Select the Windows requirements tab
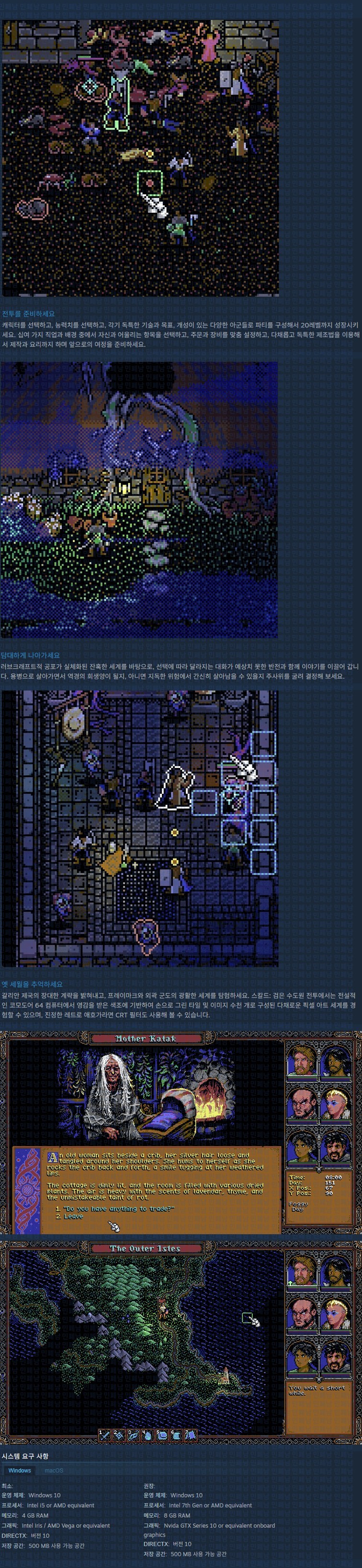The width and height of the screenshot is (362, 1568). tap(20, 1470)
